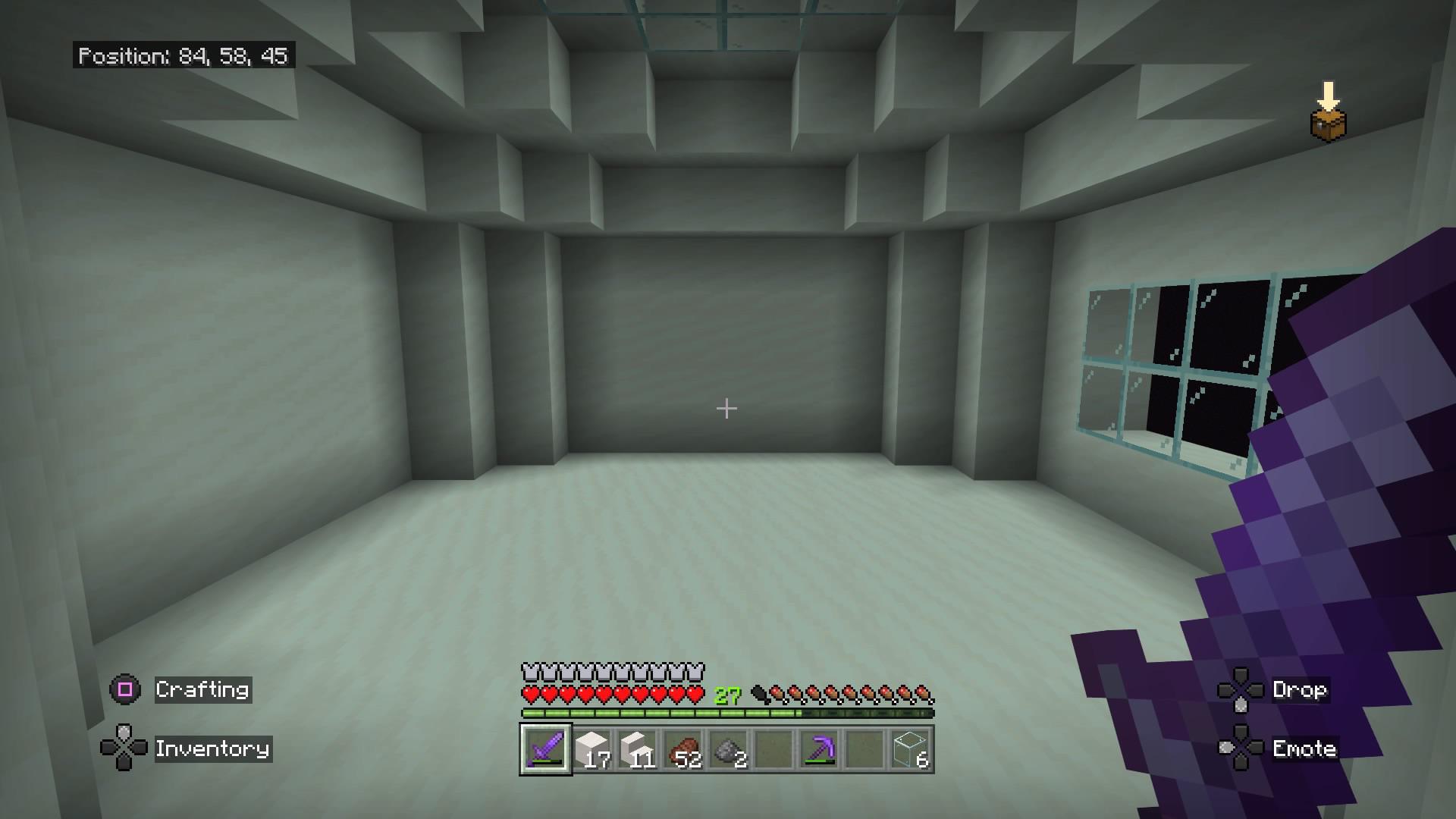Viewport: 1456px width, 819px height.
Task: Open the Inventory screen
Action: click(212, 749)
